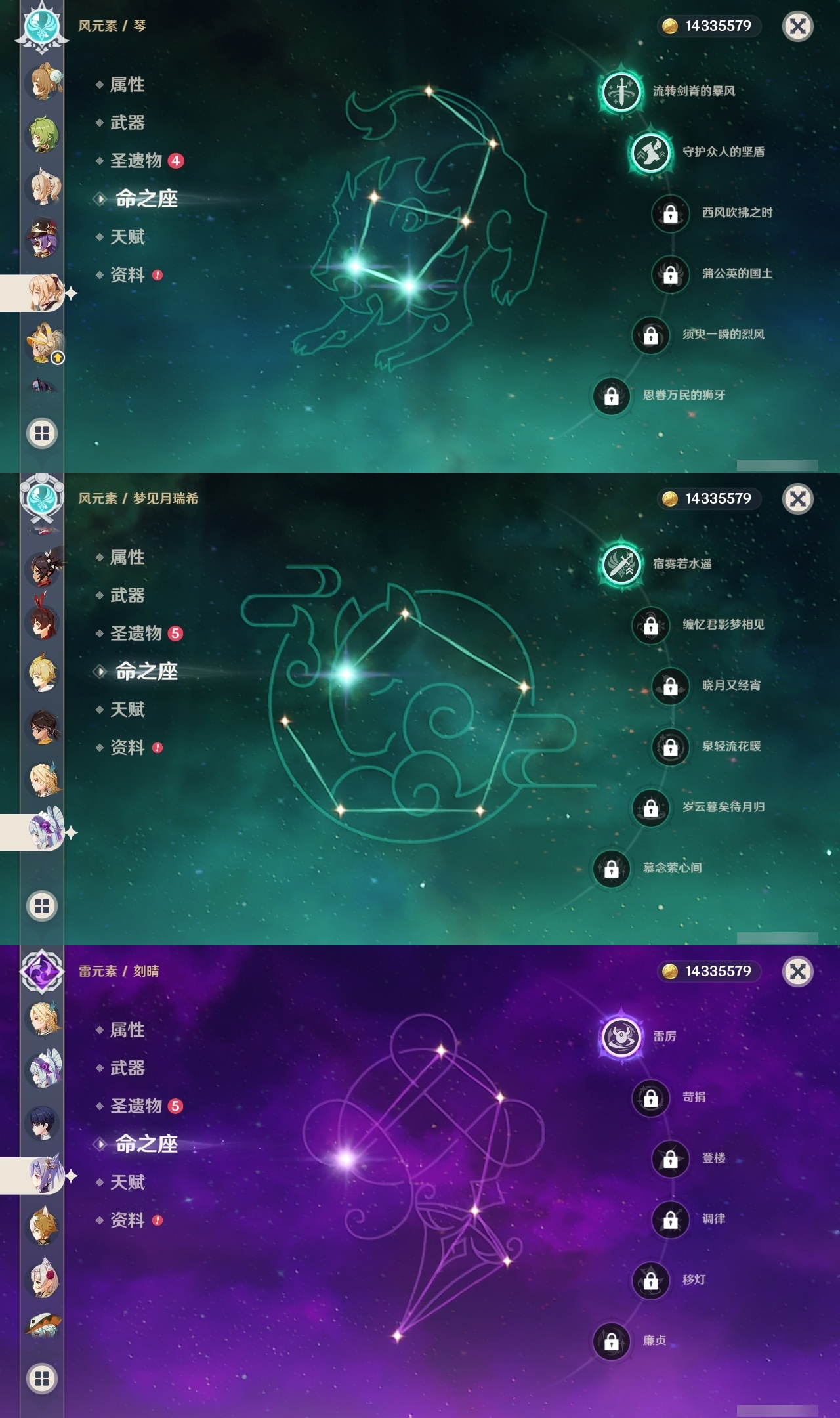Select the sidebar avatar with yellow upgrade arrow

coord(41,344)
